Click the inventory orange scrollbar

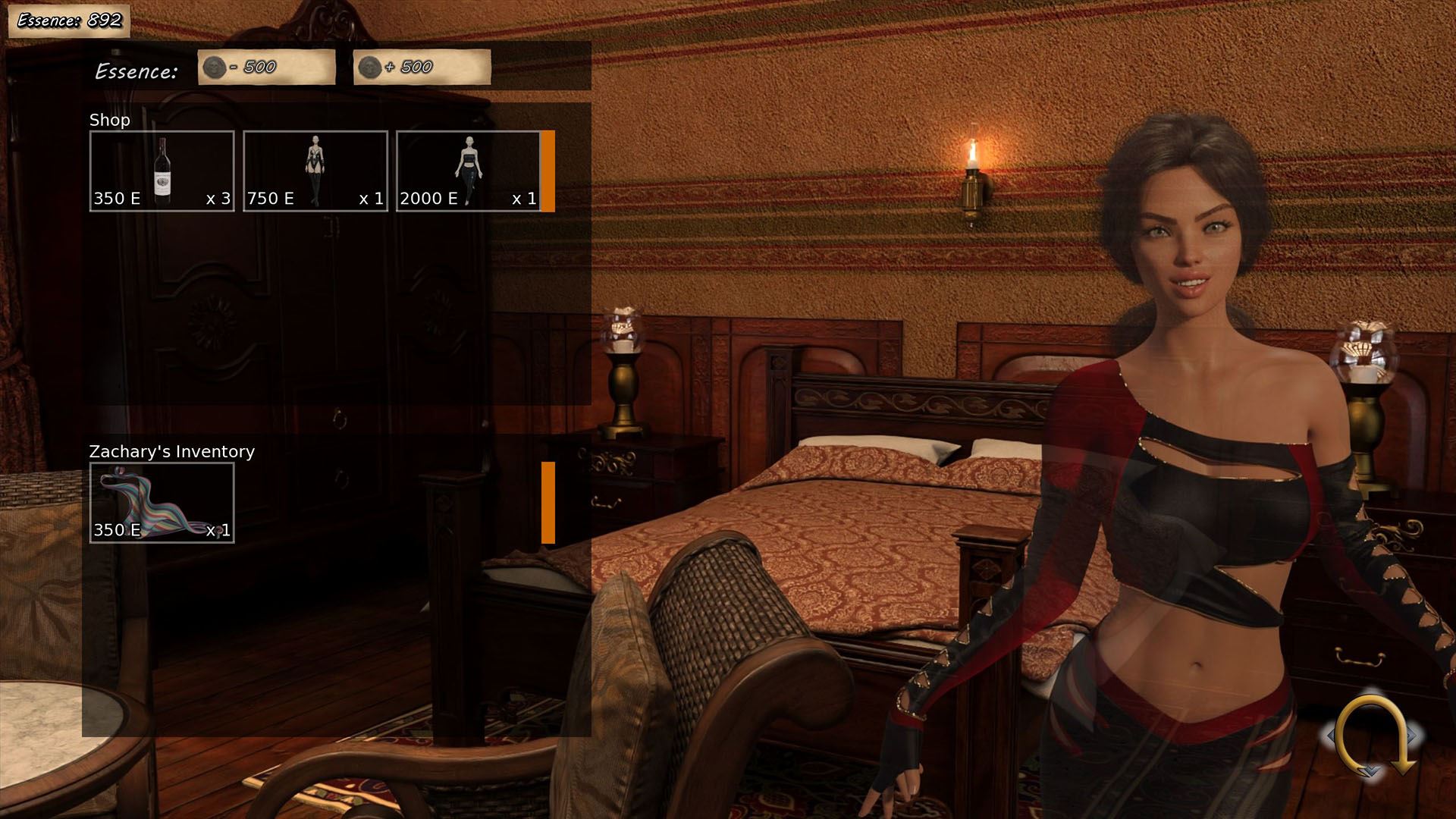[548, 503]
